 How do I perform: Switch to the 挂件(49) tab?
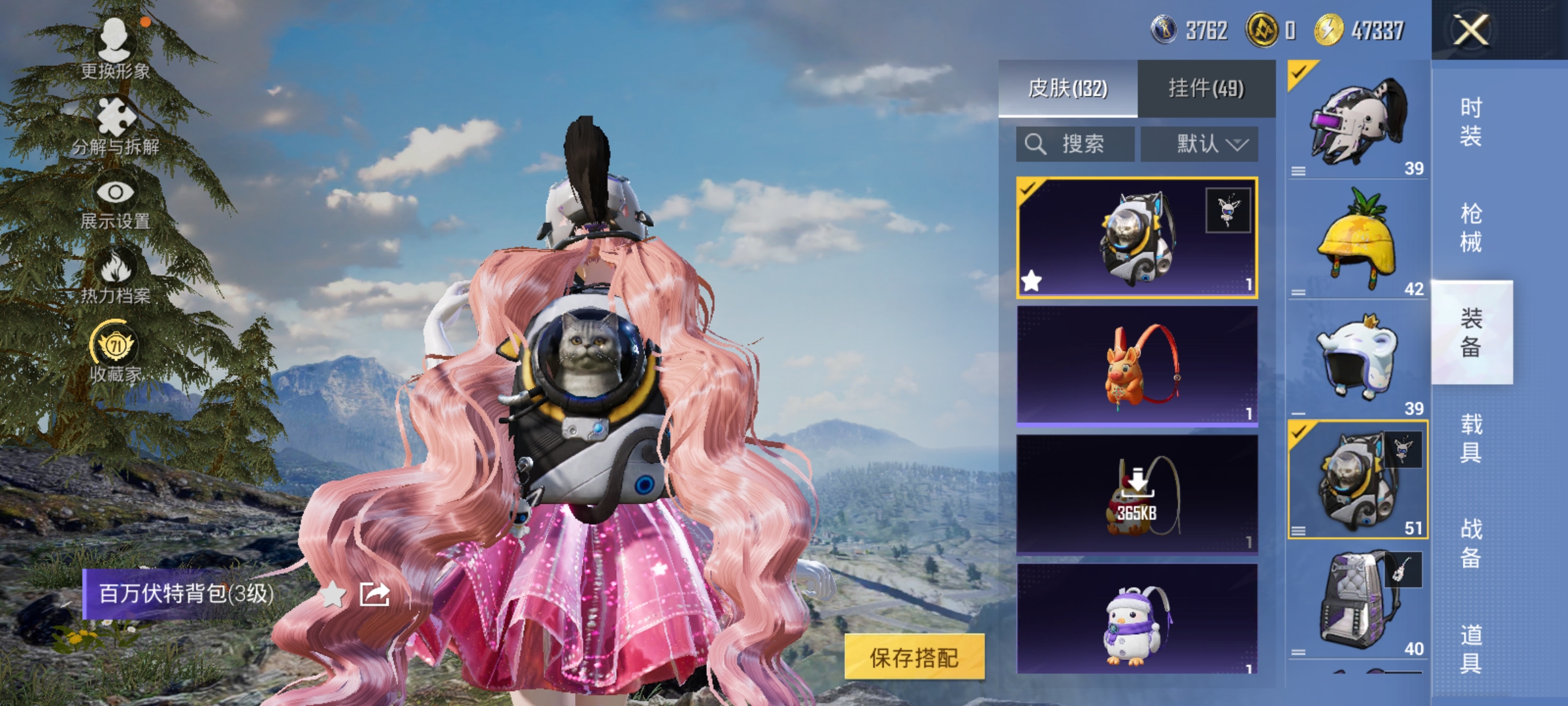coord(1206,90)
